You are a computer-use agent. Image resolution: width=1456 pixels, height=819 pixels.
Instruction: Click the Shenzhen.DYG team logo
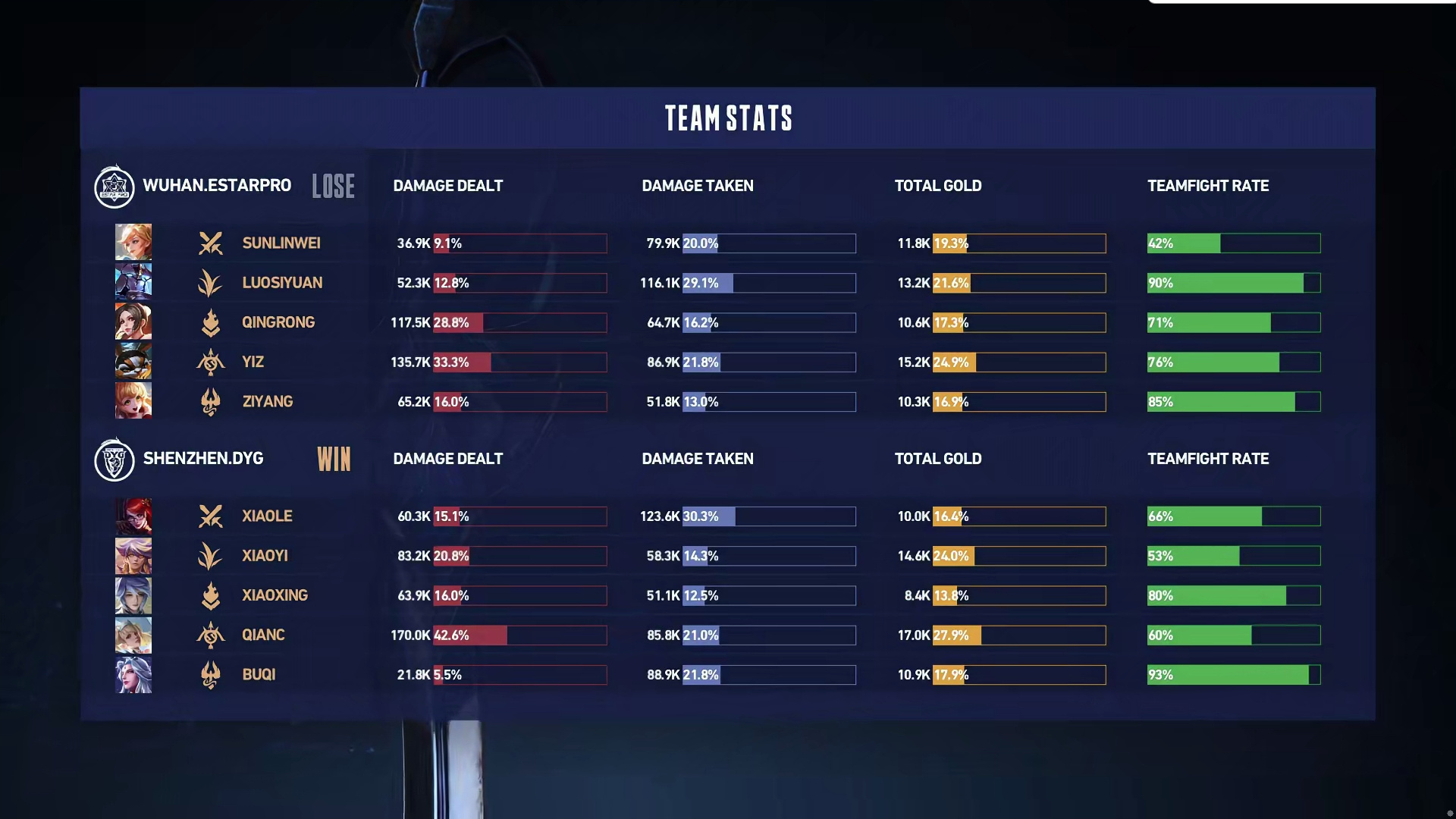(x=115, y=460)
